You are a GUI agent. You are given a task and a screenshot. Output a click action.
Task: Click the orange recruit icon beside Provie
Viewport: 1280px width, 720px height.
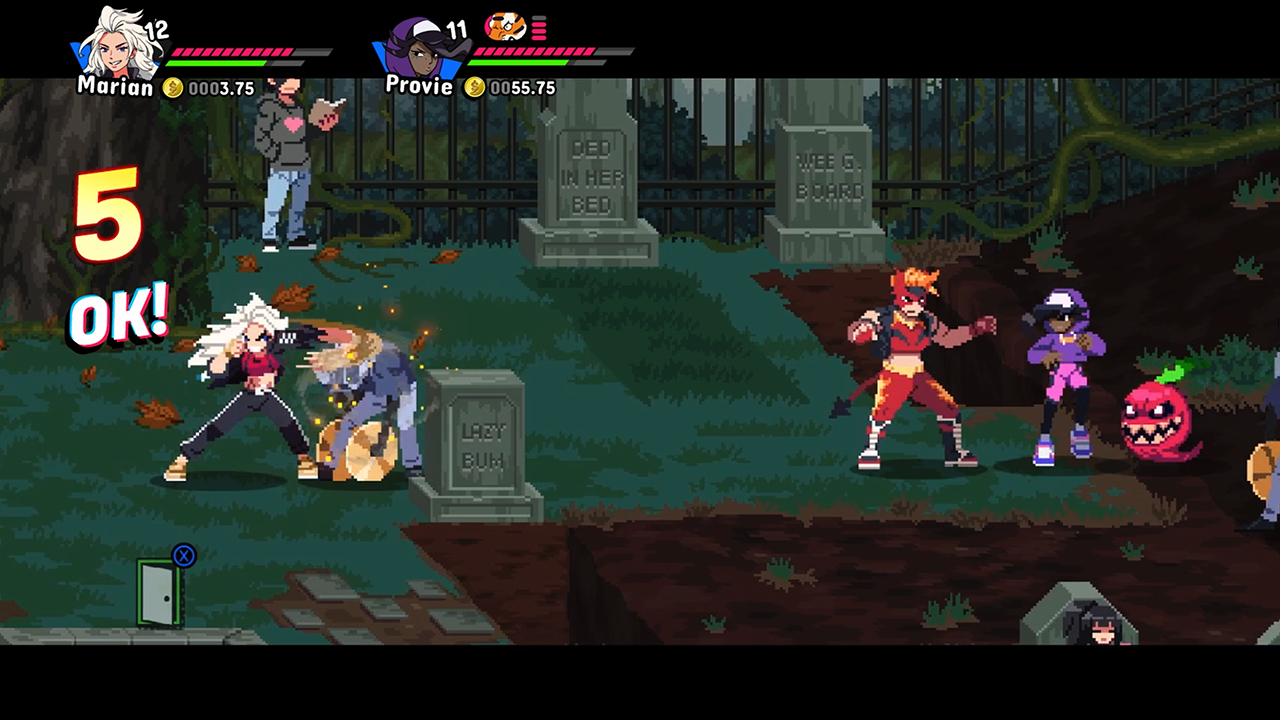pyautogui.click(x=505, y=27)
